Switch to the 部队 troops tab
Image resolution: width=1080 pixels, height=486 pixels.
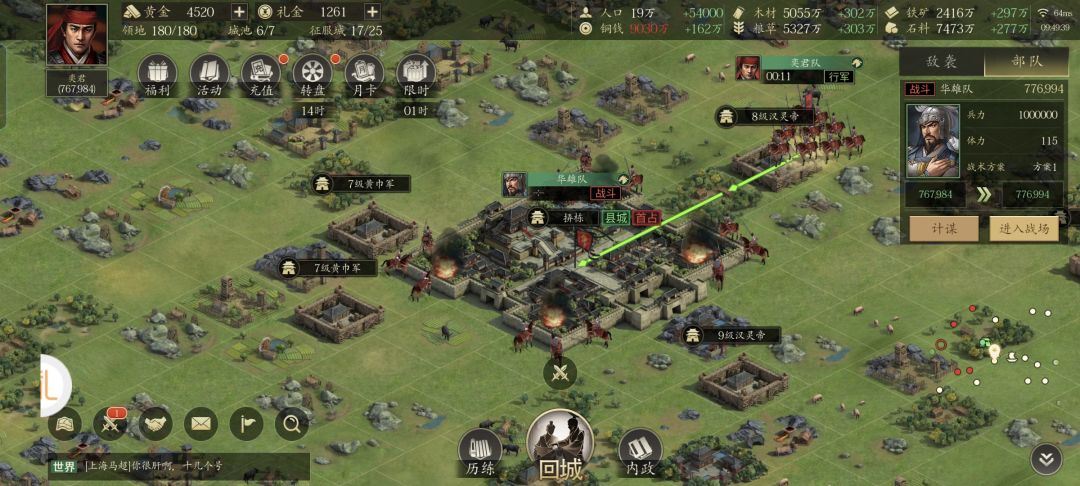pos(1027,61)
